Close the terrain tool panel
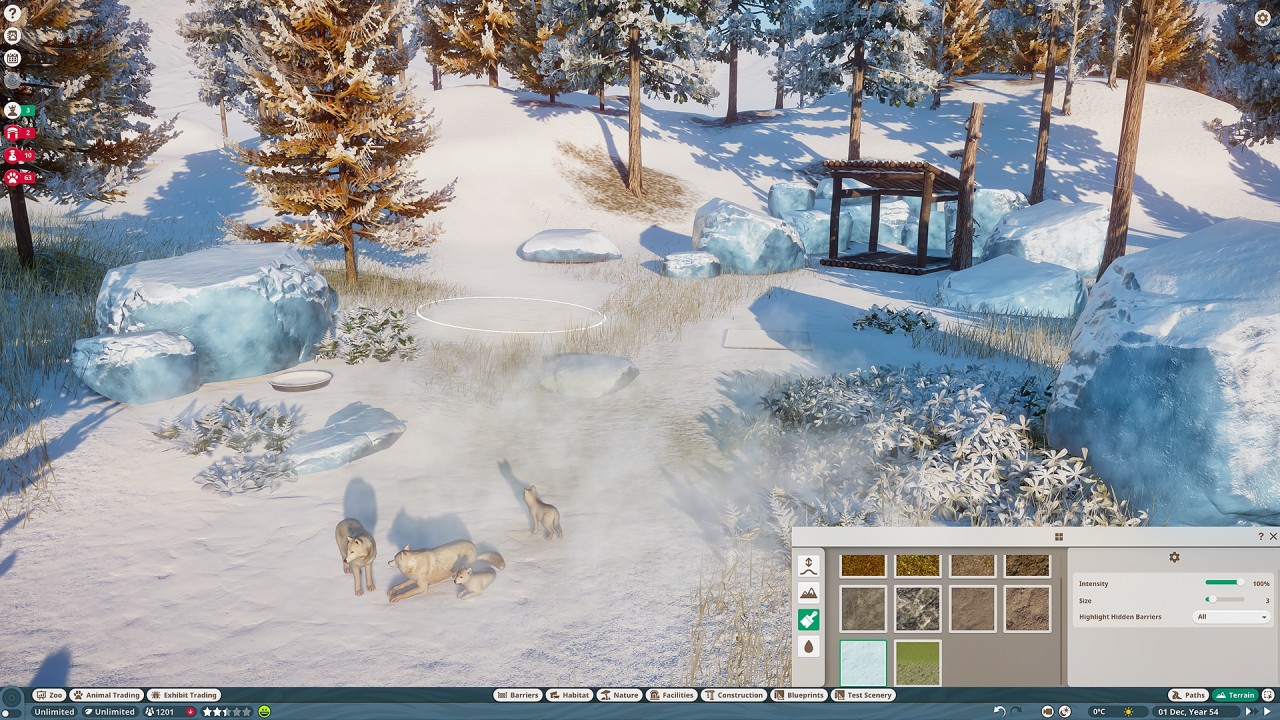The image size is (1280, 720). click(1273, 537)
